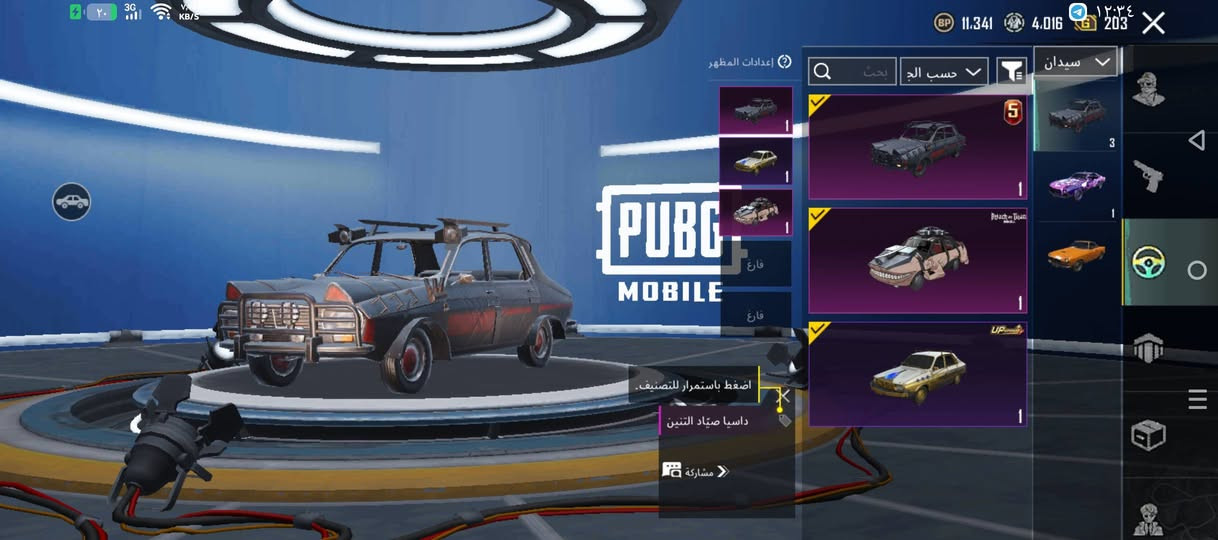The width and height of the screenshot is (1218, 540).
Task: Choose the Attack on Titan Dacia skin card
Action: point(917,261)
